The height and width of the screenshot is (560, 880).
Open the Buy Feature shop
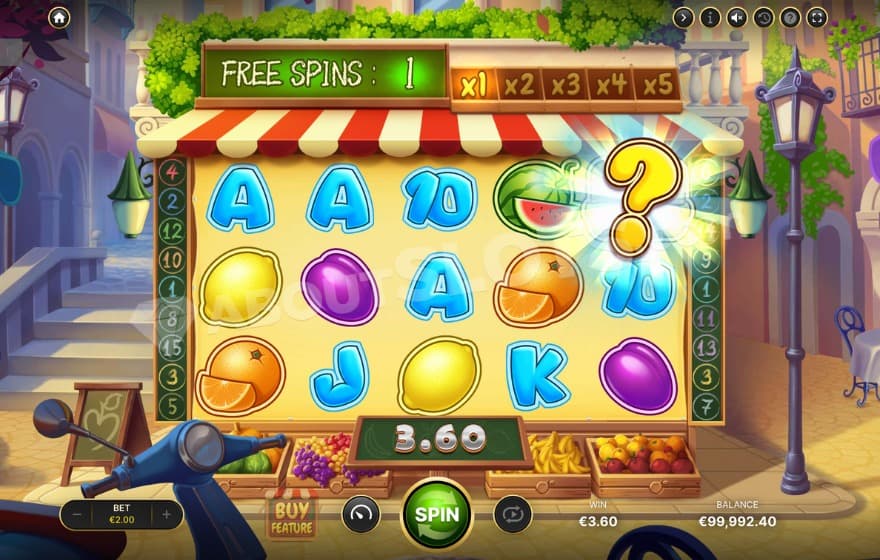pos(291,514)
